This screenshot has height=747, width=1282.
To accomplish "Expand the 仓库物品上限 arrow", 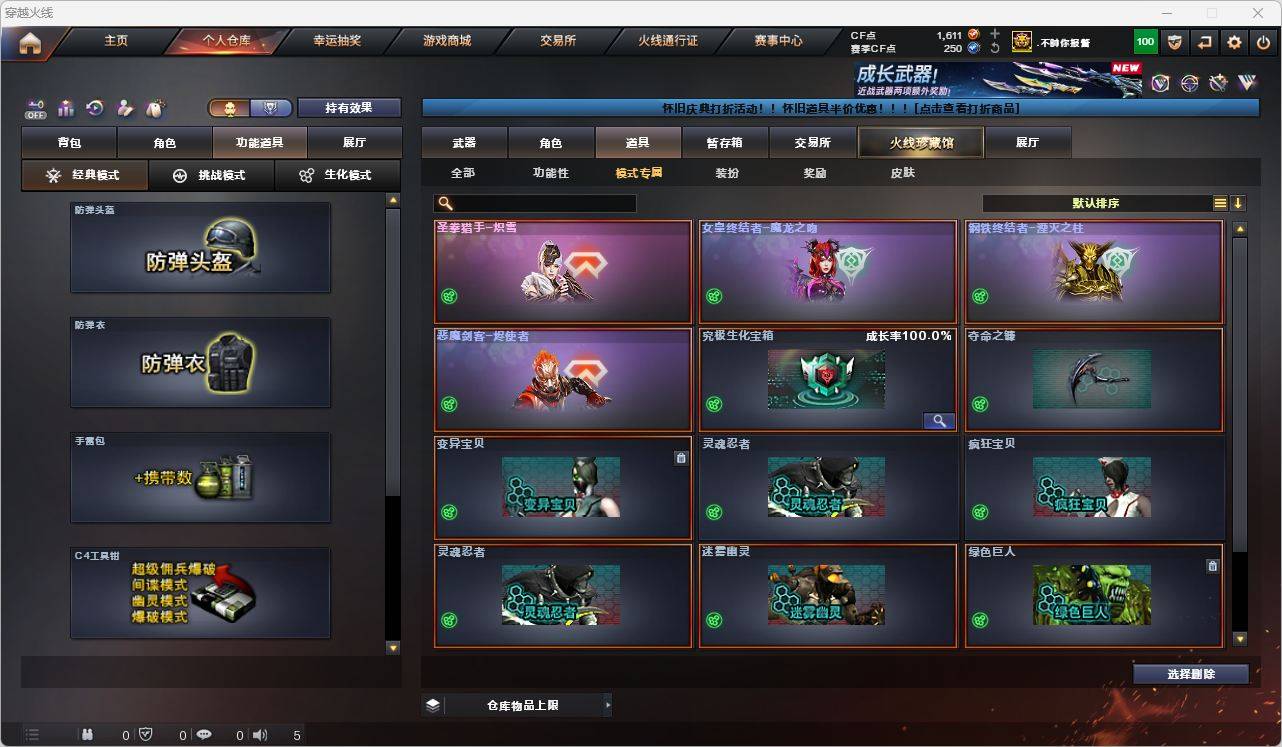I will [607, 704].
